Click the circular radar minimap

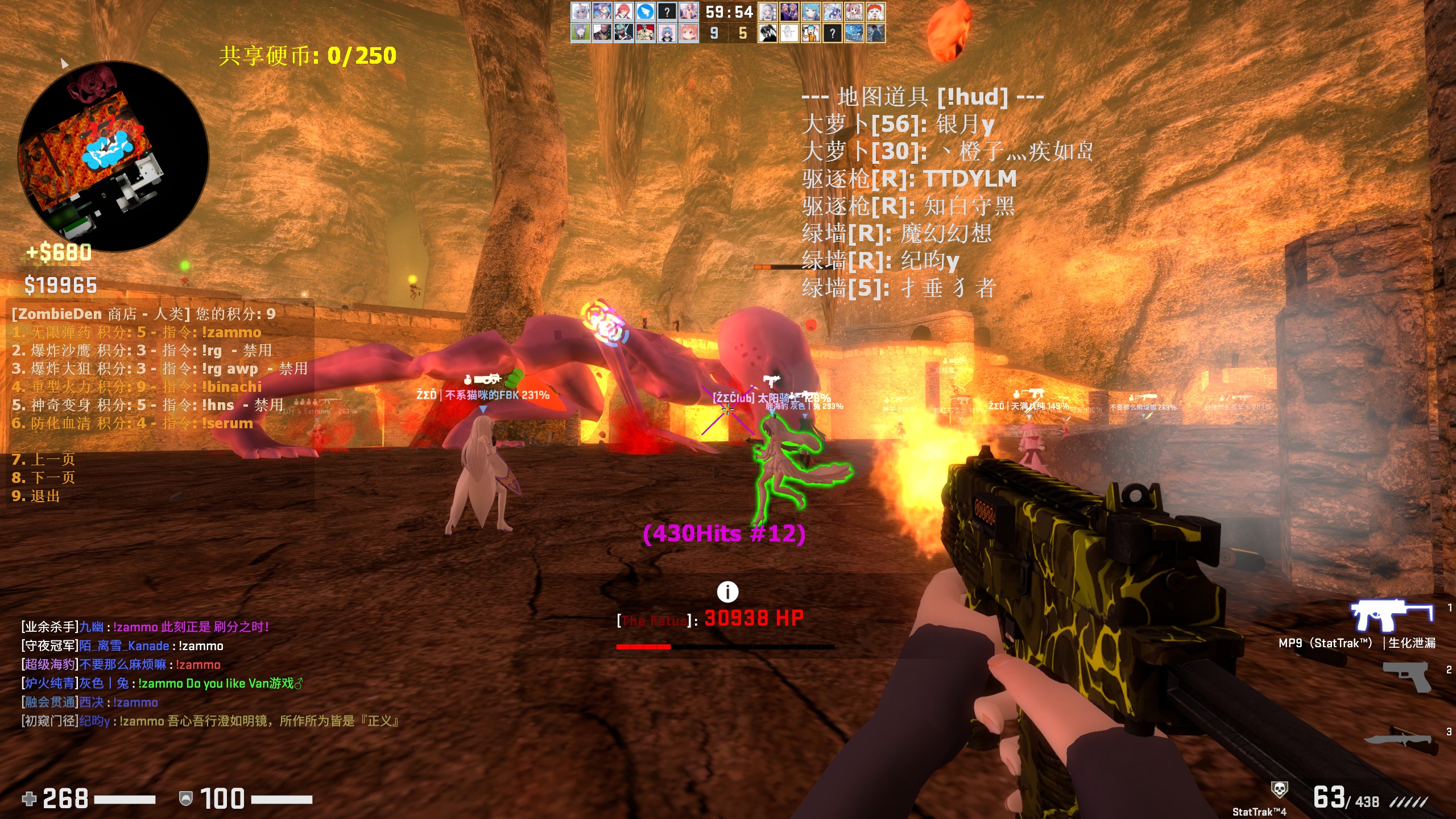113,156
